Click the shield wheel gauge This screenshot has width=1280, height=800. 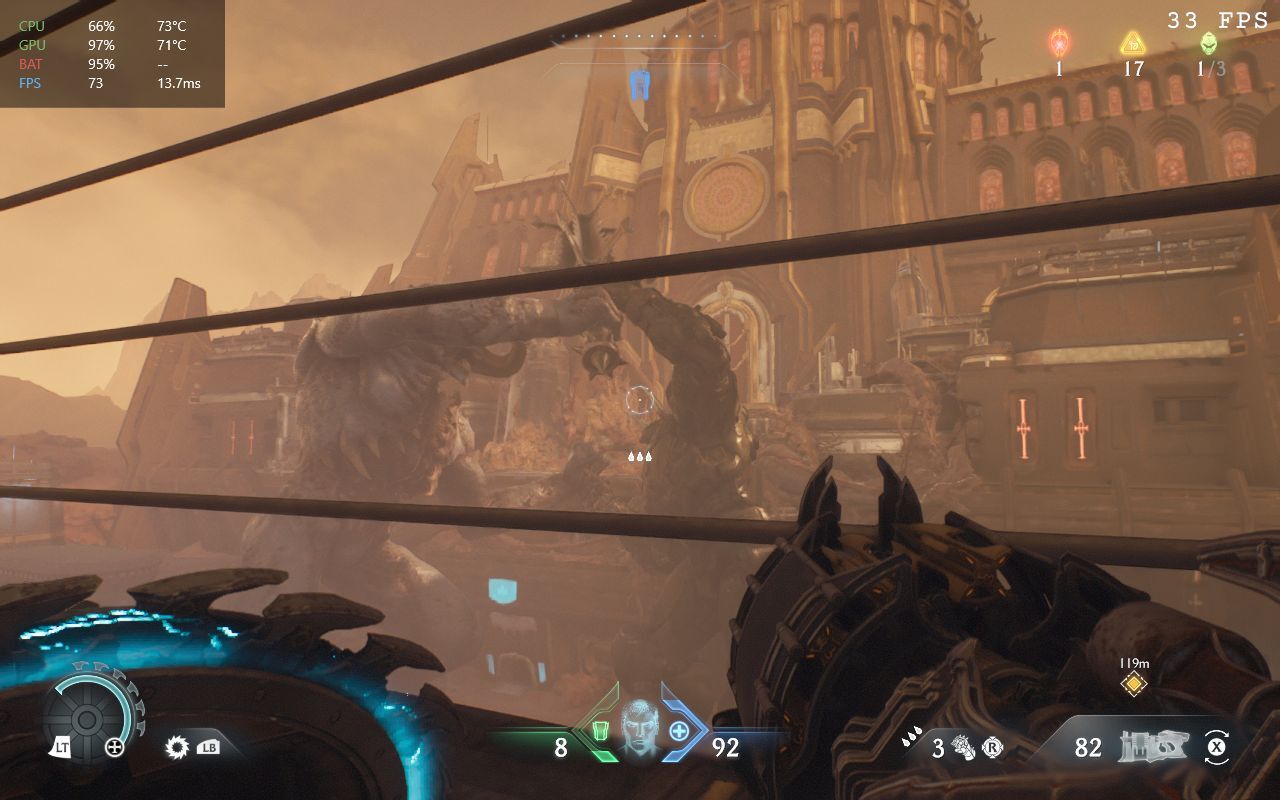point(87,718)
